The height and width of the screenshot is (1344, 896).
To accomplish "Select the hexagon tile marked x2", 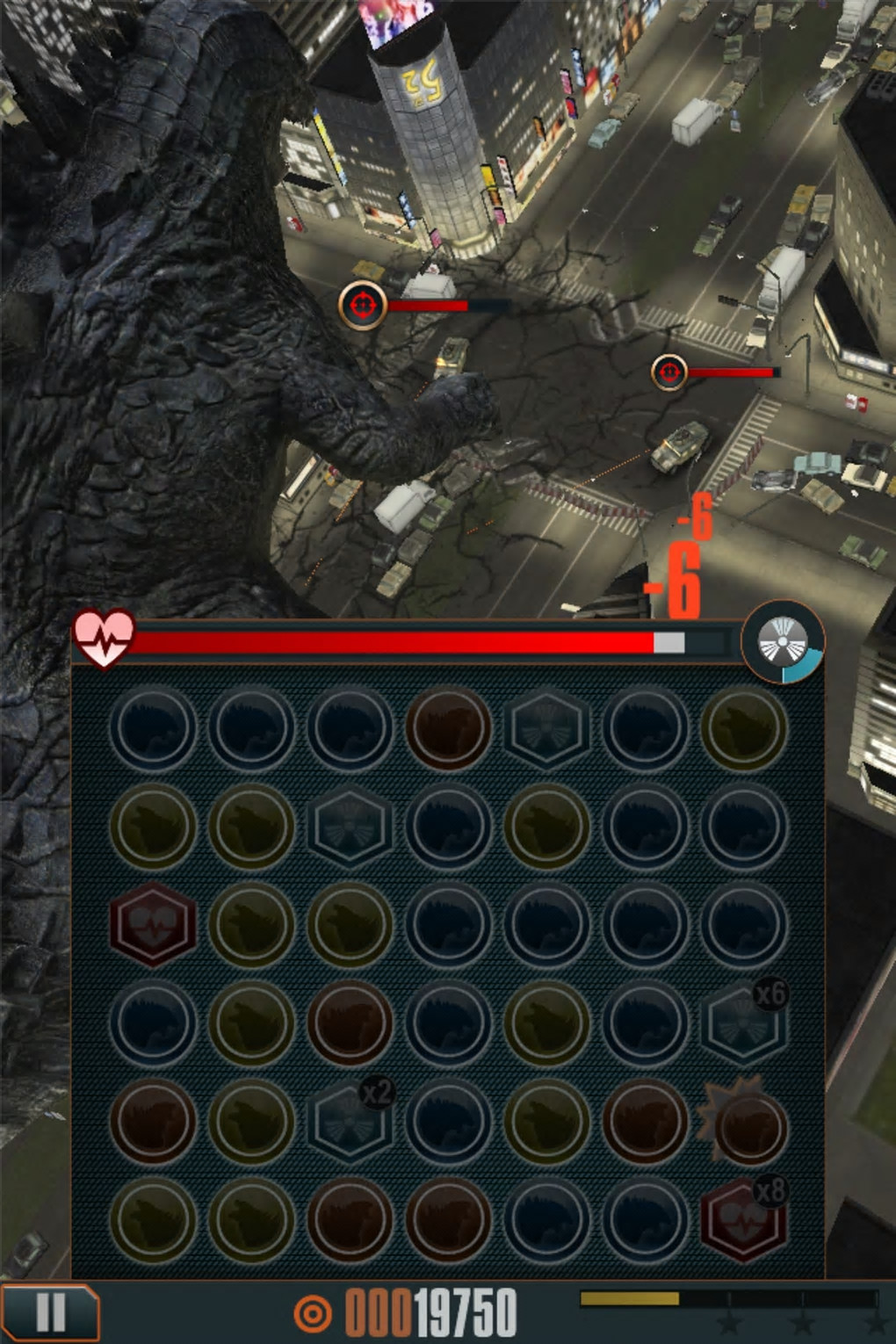I will click(x=350, y=1121).
